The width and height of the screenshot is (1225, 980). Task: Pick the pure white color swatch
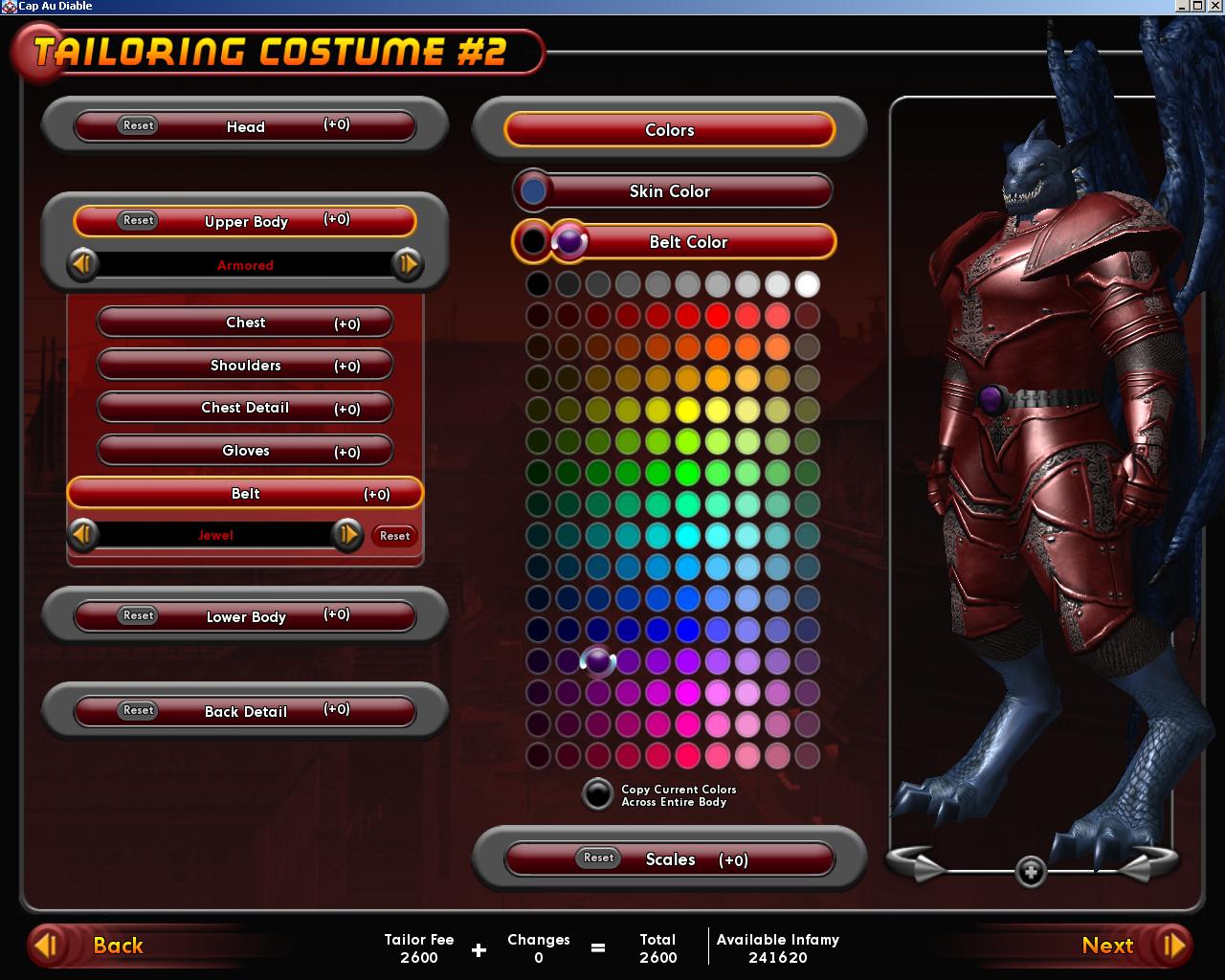[807, 284]
